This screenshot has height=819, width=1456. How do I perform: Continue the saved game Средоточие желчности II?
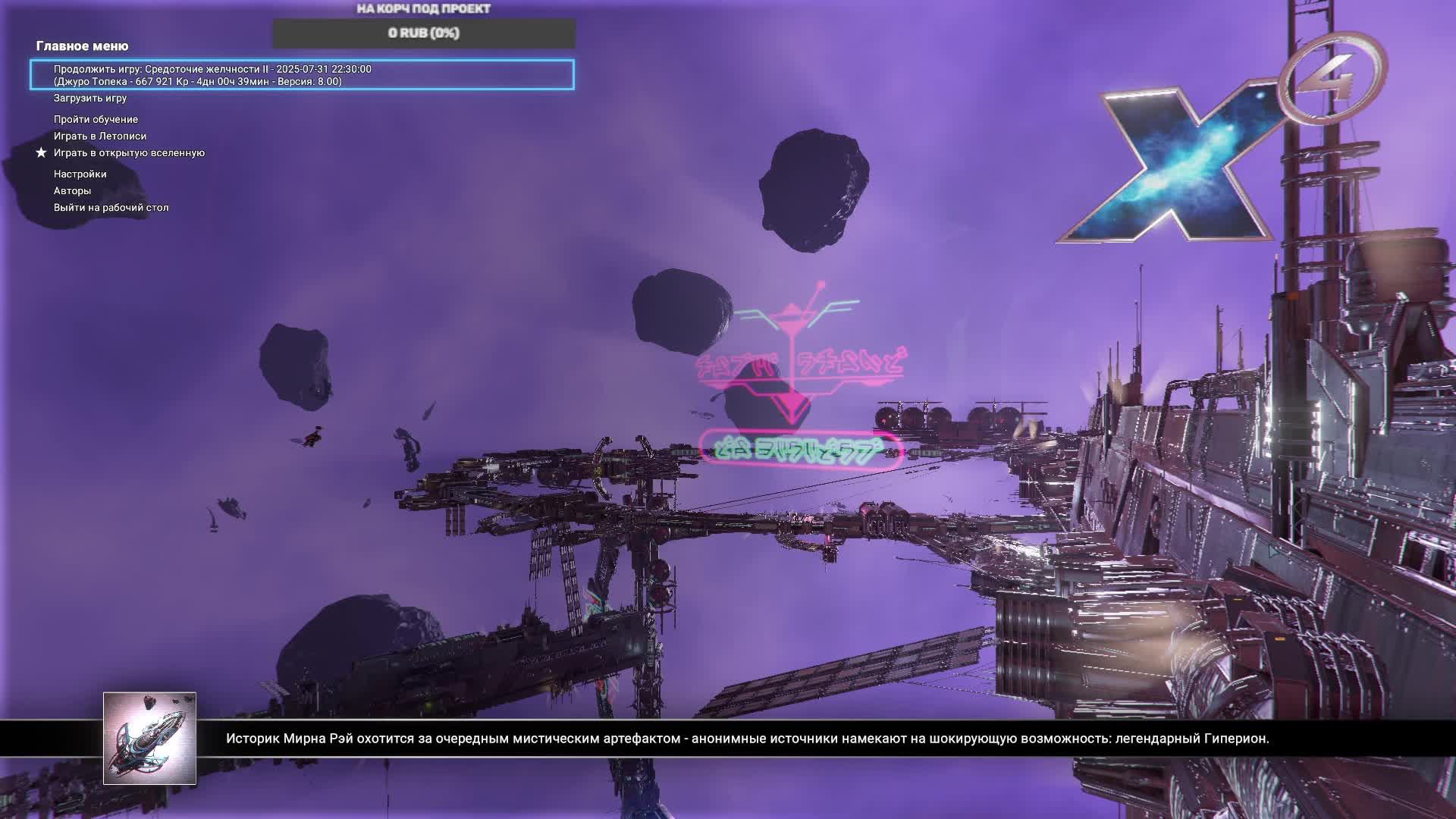[302, 75]
